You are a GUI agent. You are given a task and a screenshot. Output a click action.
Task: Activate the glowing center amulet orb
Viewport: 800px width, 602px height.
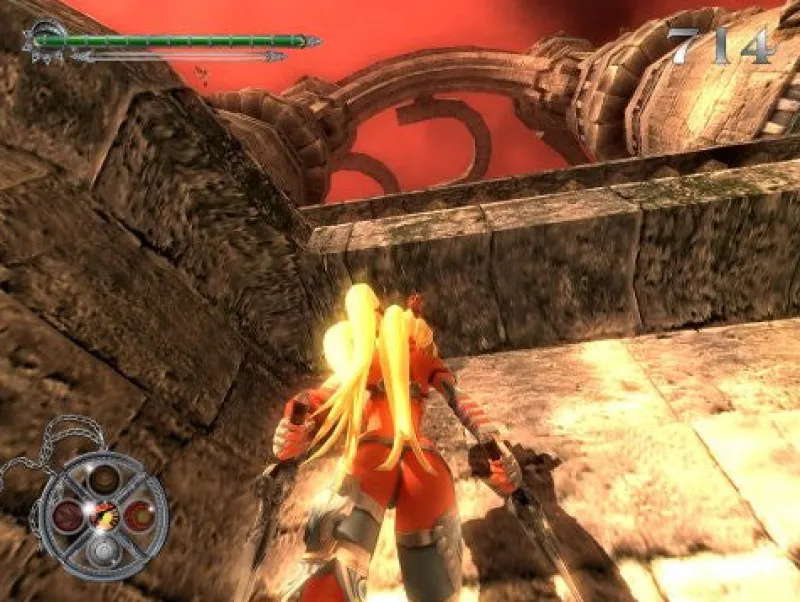tap(103, 517)
